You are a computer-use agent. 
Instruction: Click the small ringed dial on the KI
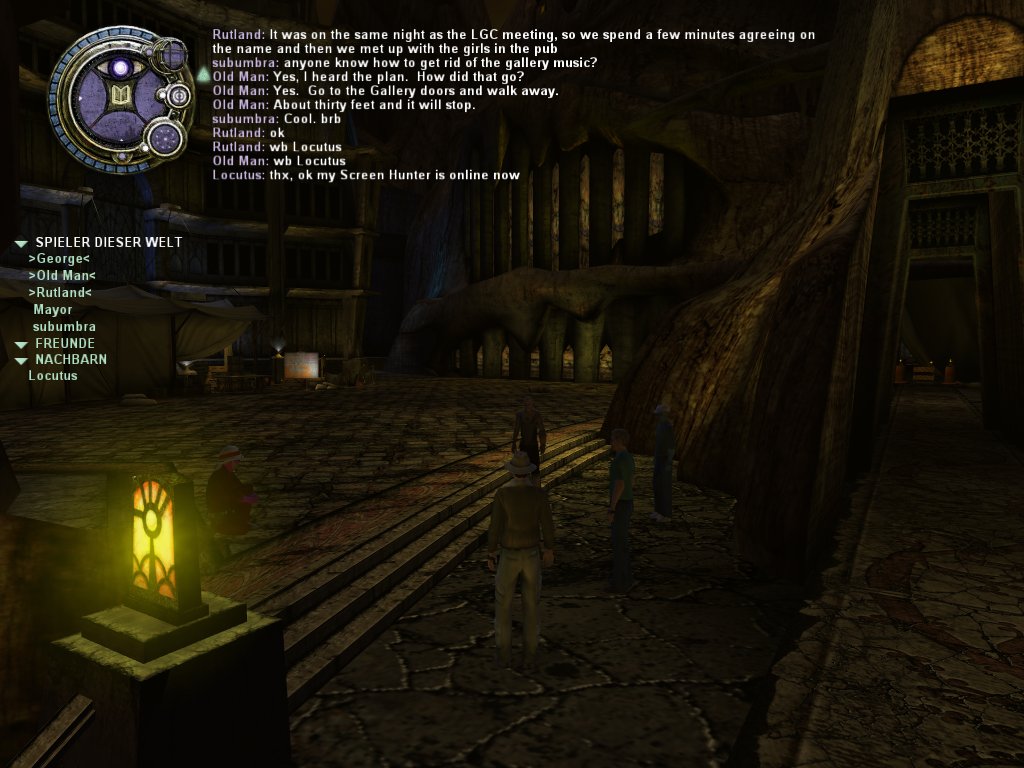(180, 96)
